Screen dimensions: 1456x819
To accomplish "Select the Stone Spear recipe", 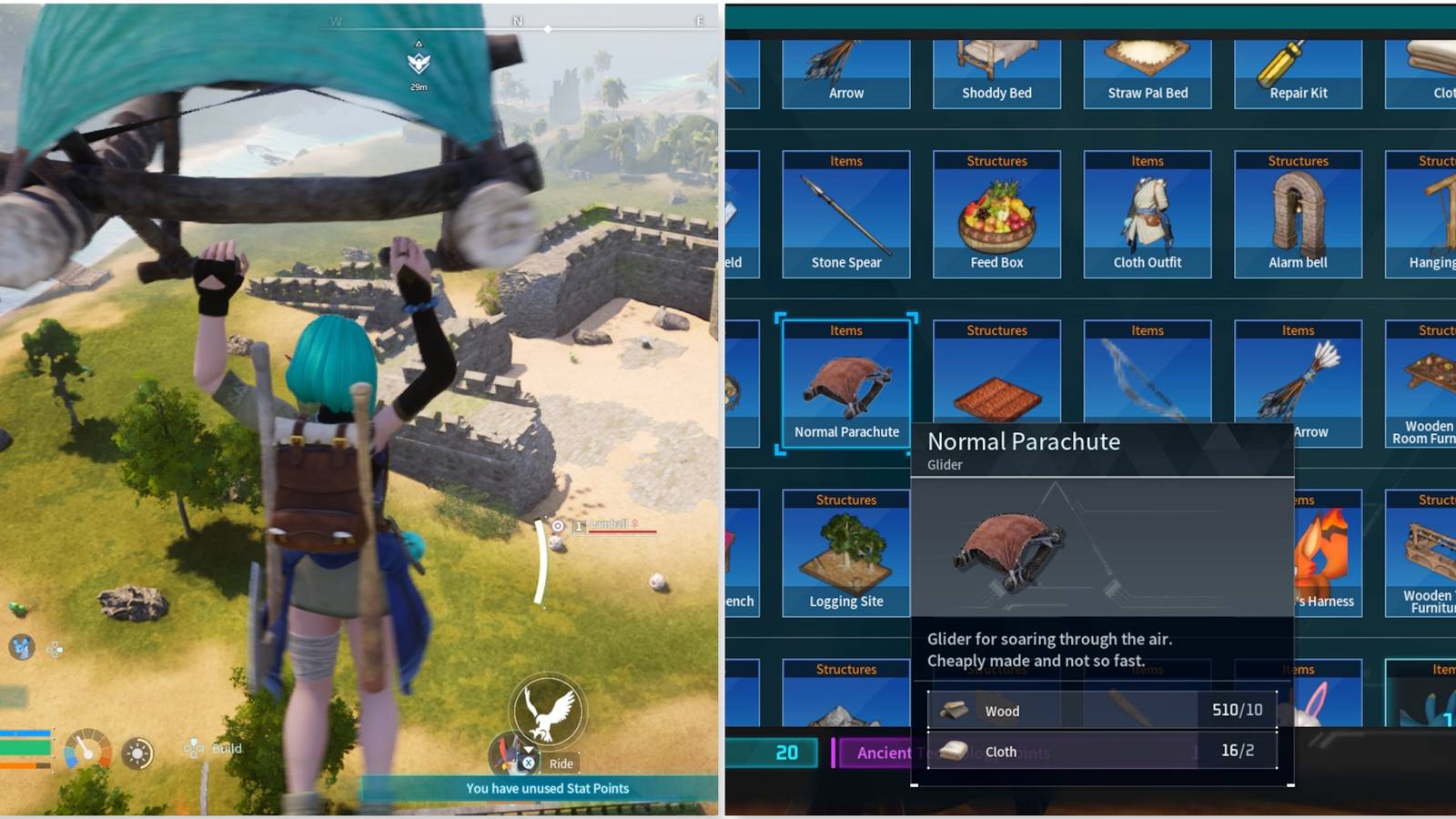I will [844, 214].
